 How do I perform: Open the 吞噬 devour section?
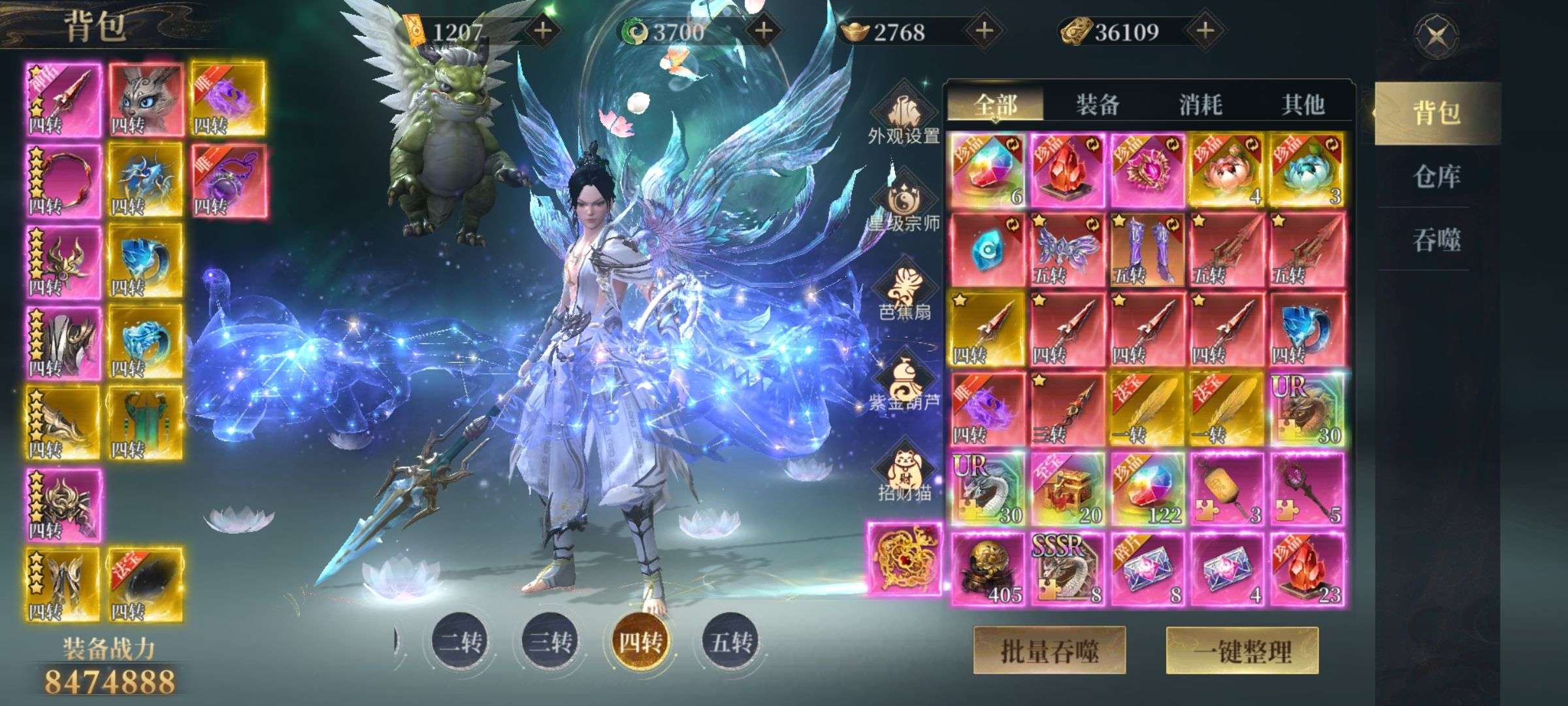click(1436, 240)
